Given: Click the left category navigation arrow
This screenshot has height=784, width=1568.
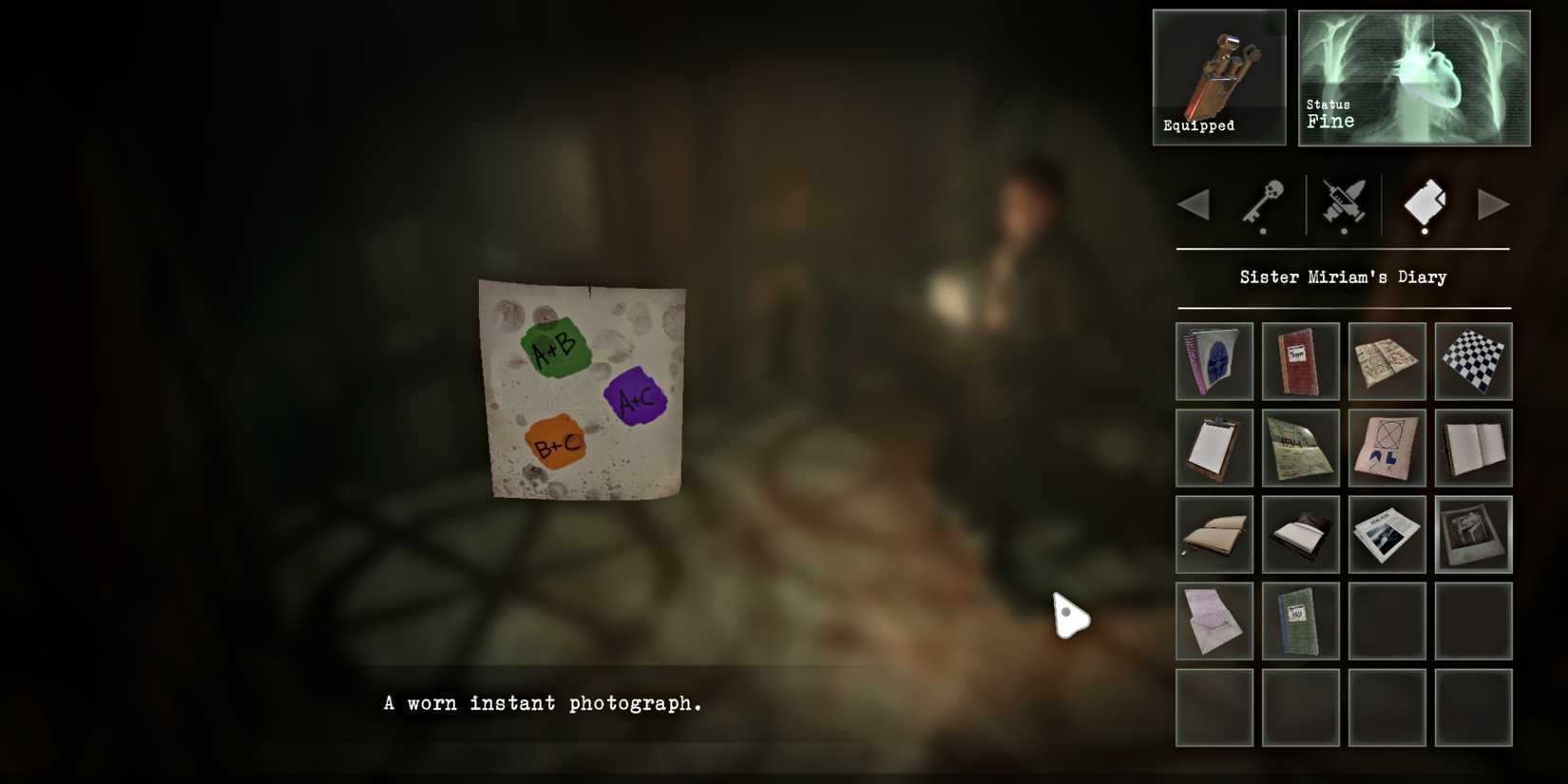Looking at the screenshot, I should coord(1193,204).
